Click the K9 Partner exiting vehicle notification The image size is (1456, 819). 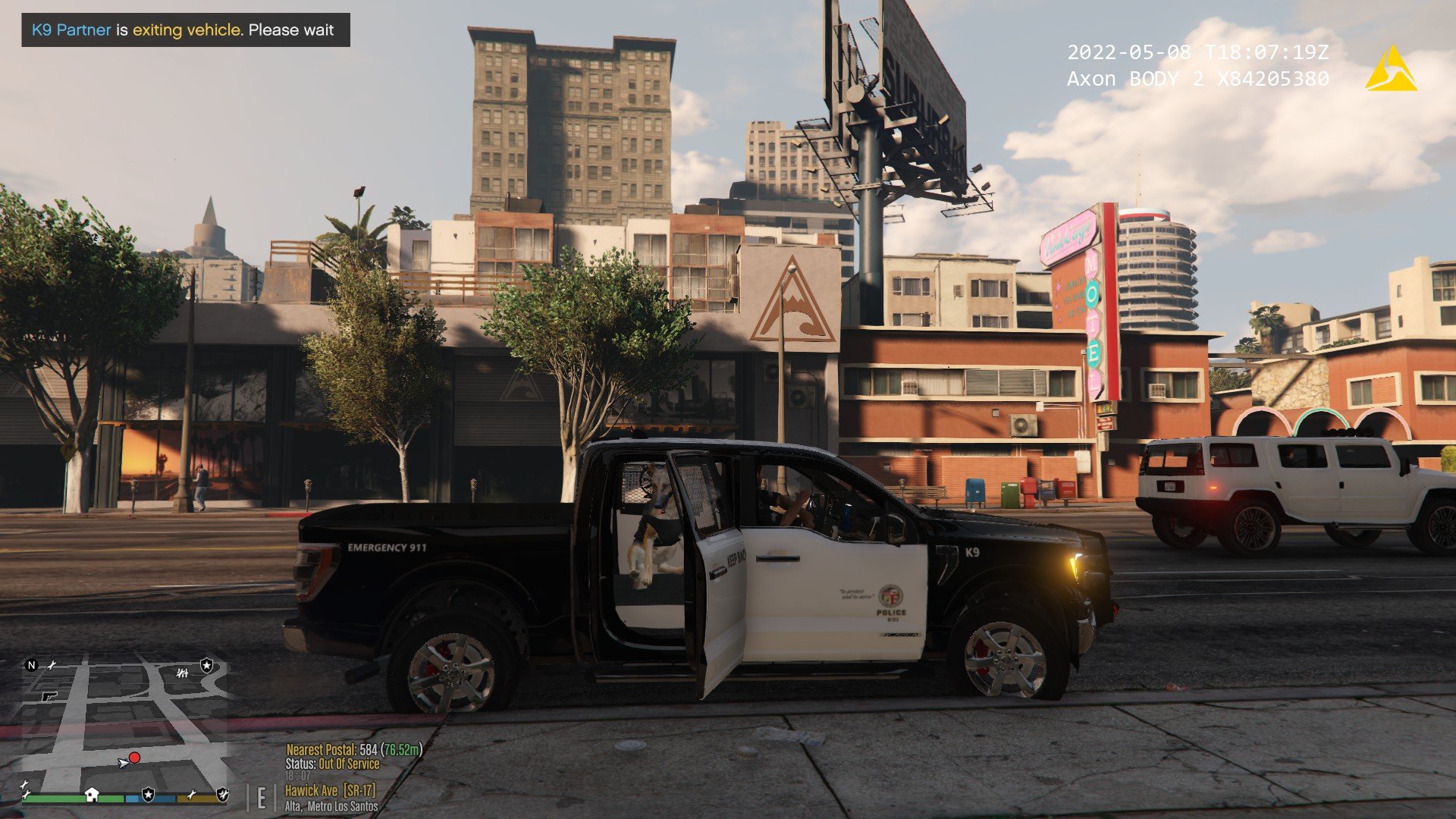[186, 30]
